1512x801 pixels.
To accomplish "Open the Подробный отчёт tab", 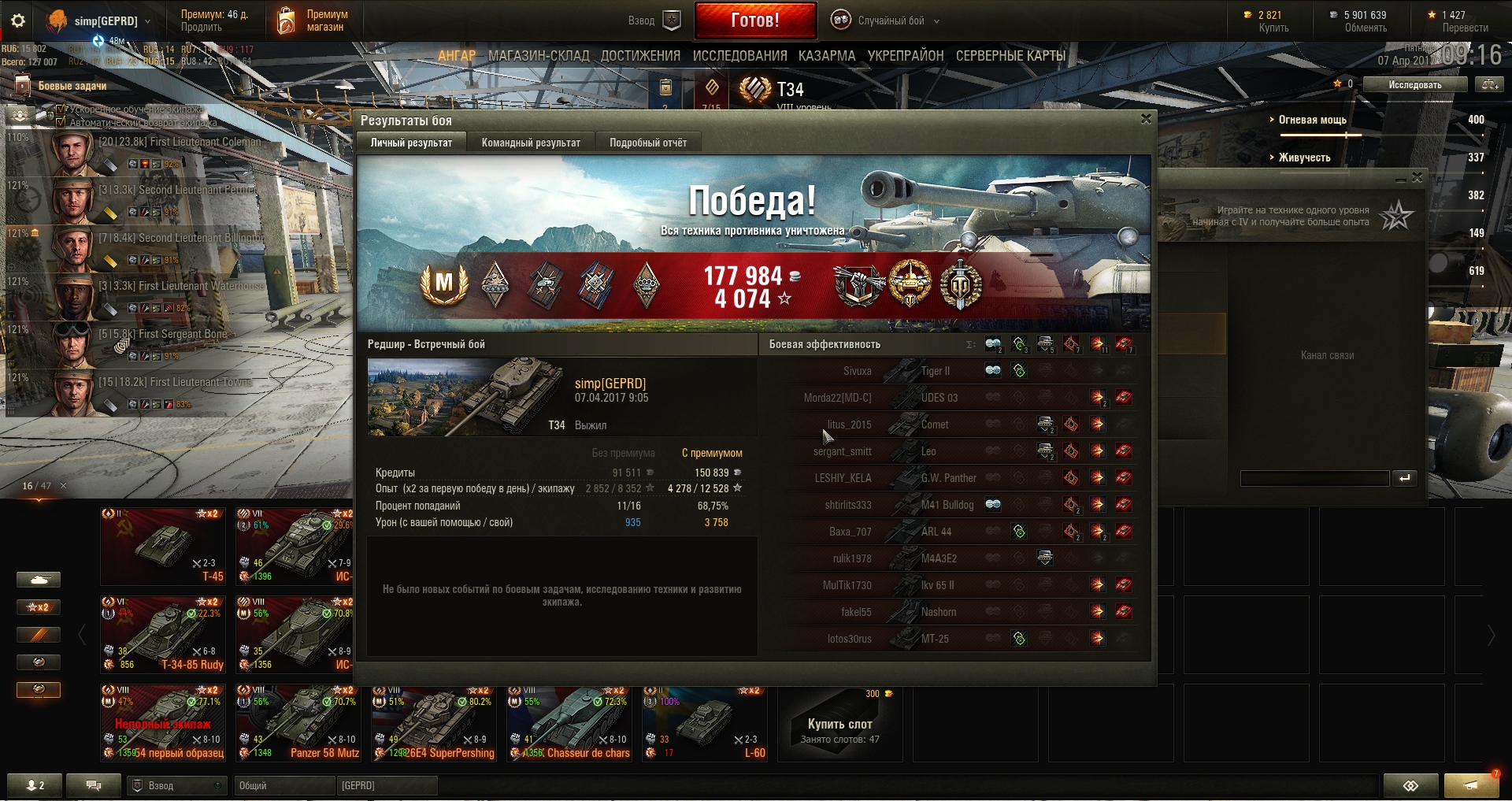I will (647, 143).
